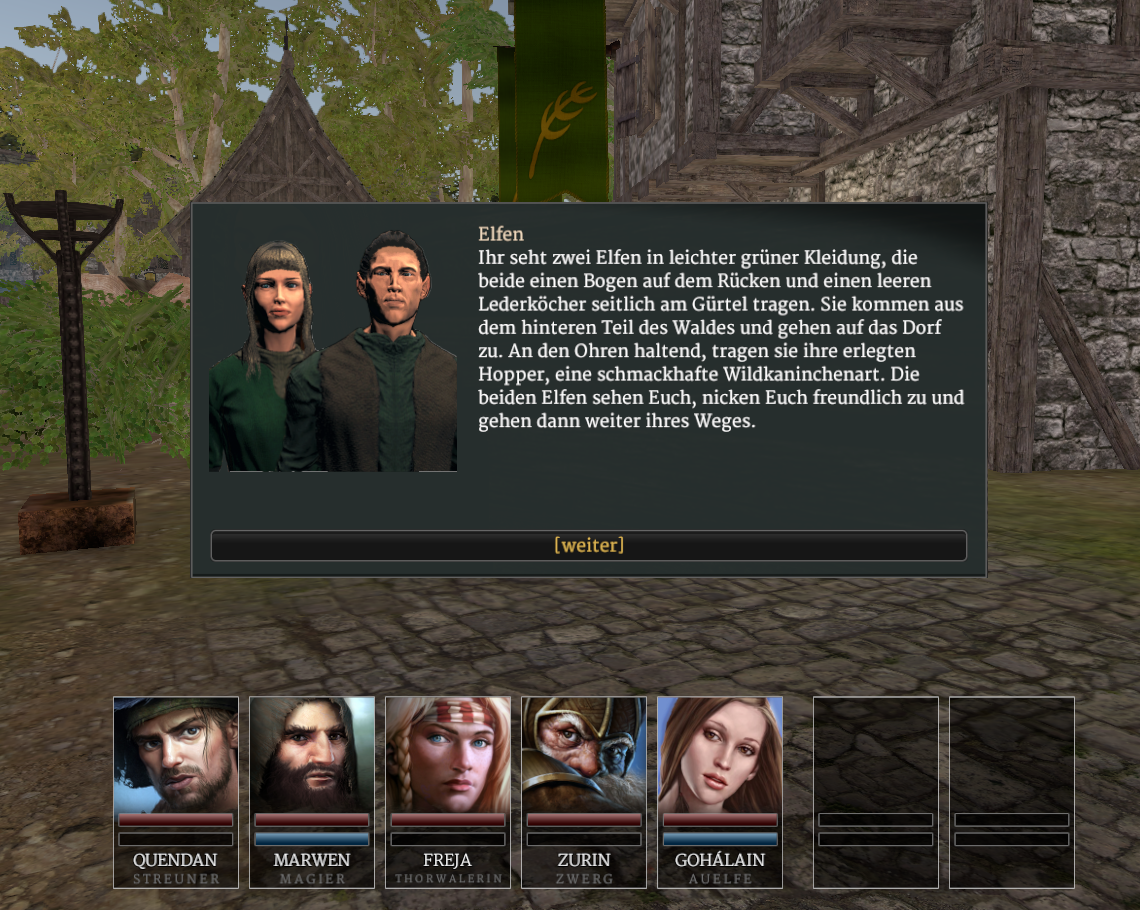1140x910 pixels.
Task: Choose Marwen the Magier party portrait
Action: (x=312, y=755)
